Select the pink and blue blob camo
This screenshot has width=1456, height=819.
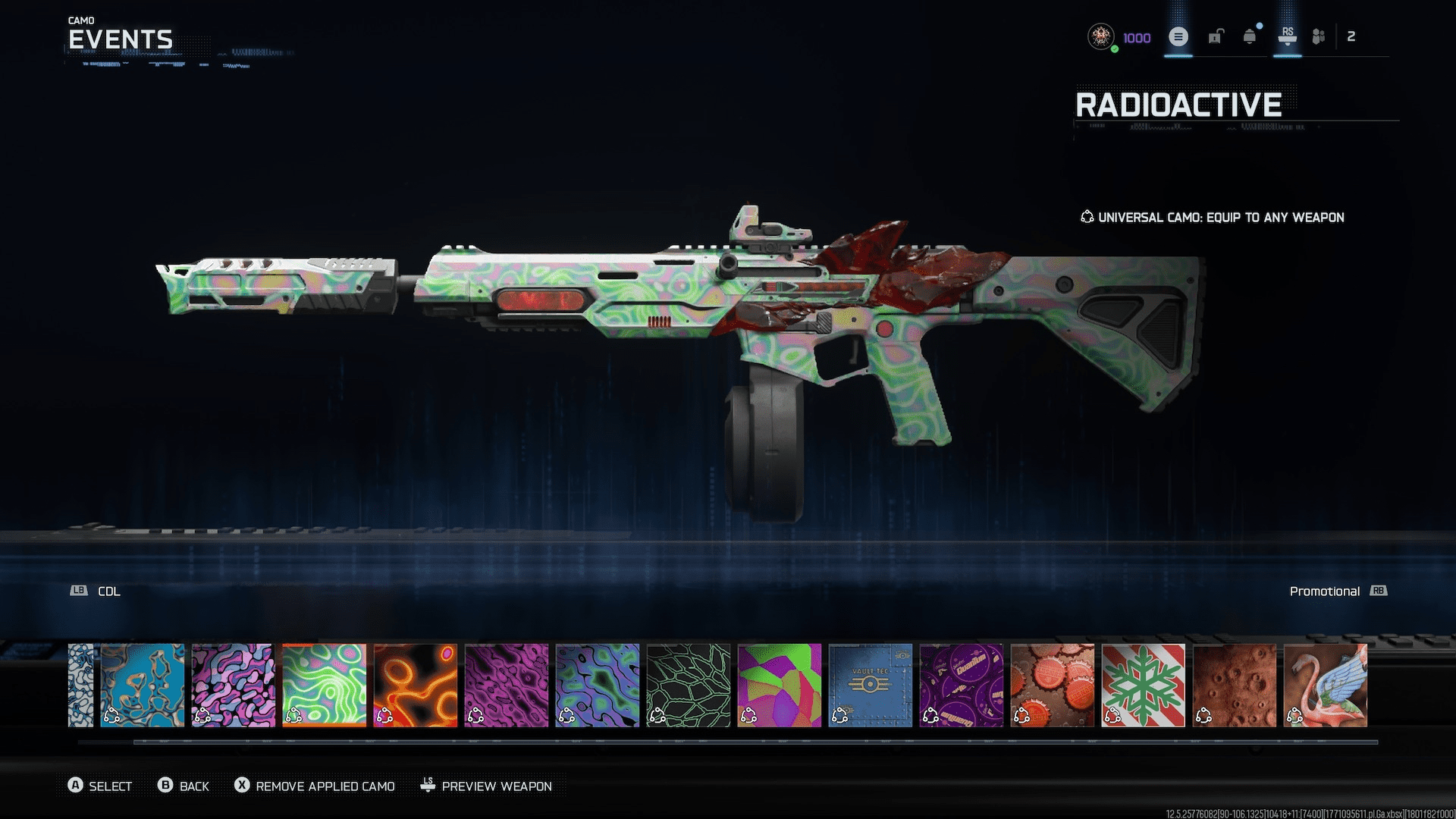pos(233,685)
